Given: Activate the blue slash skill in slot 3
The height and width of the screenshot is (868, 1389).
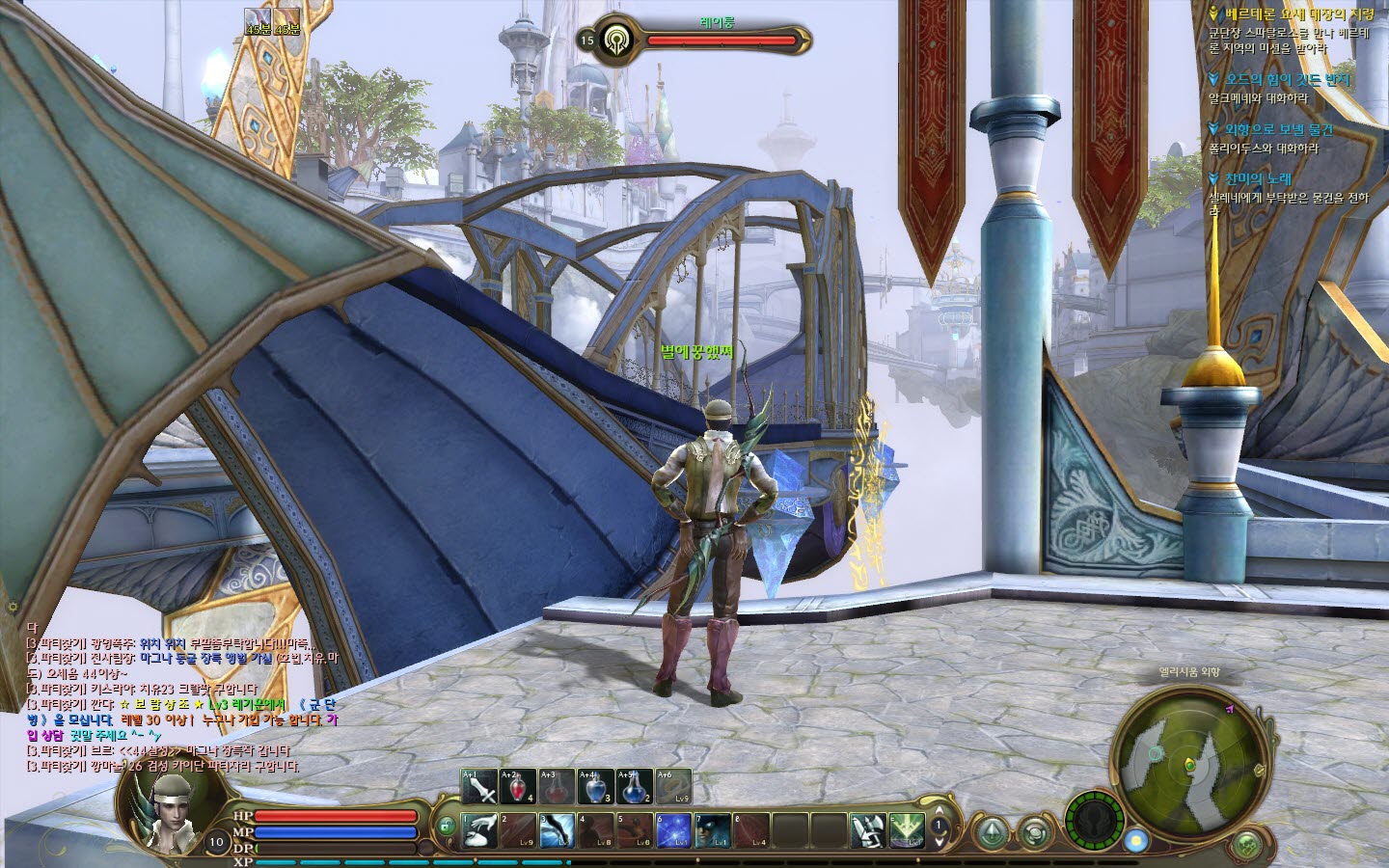Looking at the screenshot, I should 557,830.
